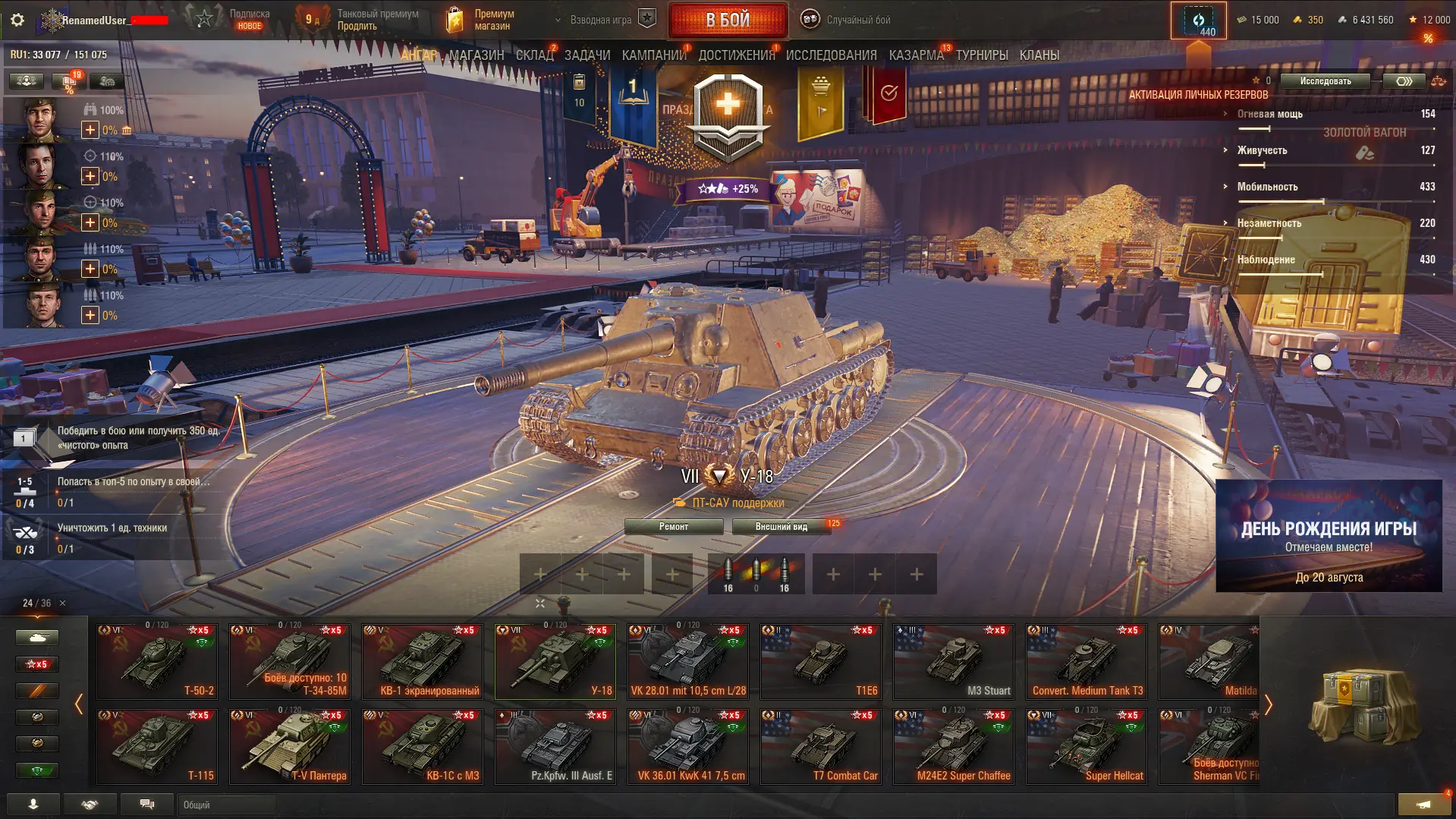Go to the ИССЛЕДОВАНИЯ research tab
Image resolution: width=1456 pixels, height=819 pixels.
[831, 55]
